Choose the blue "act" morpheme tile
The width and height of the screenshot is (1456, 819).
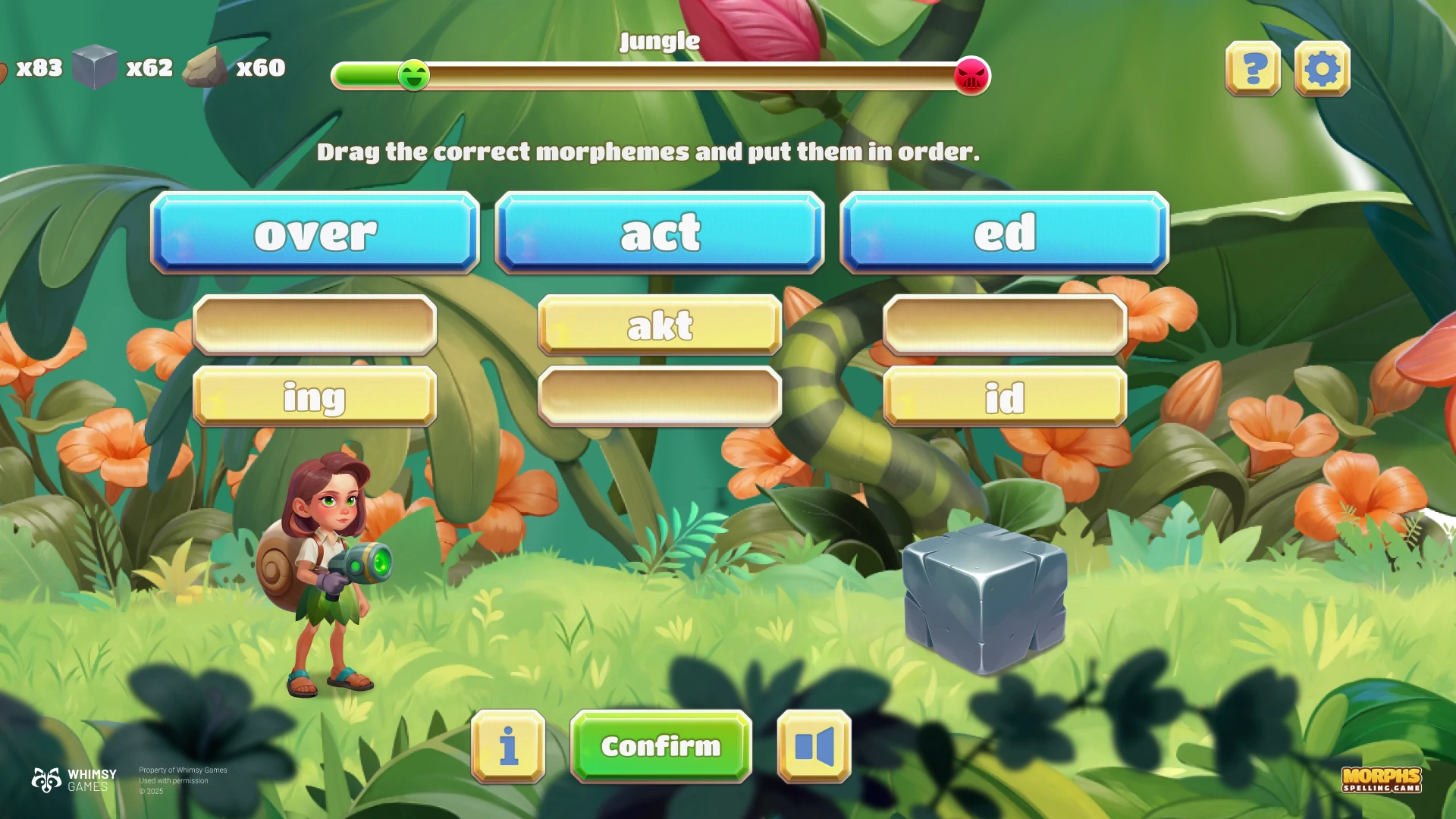660,233
